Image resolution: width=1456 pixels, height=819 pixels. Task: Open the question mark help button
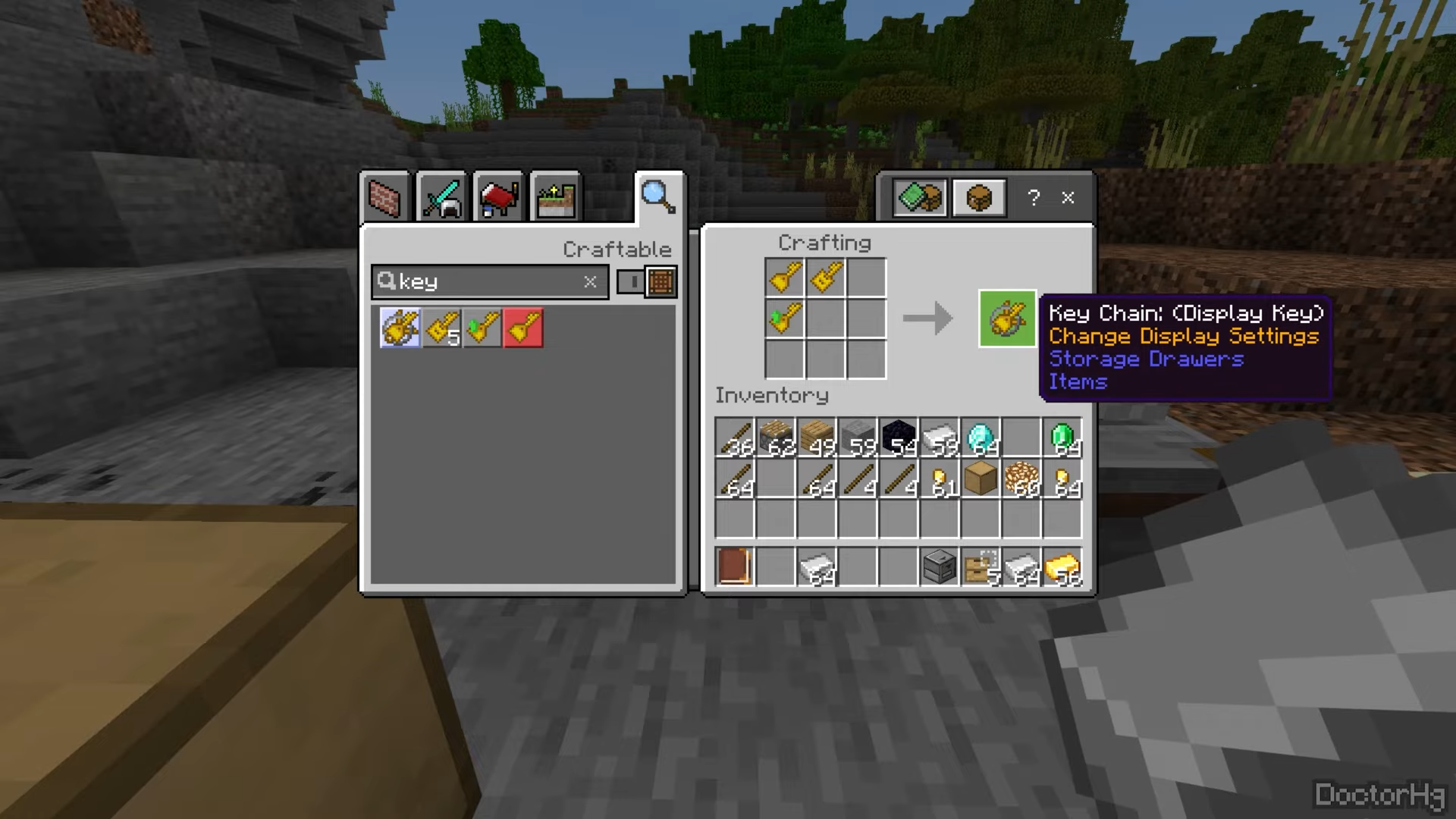1034,198
